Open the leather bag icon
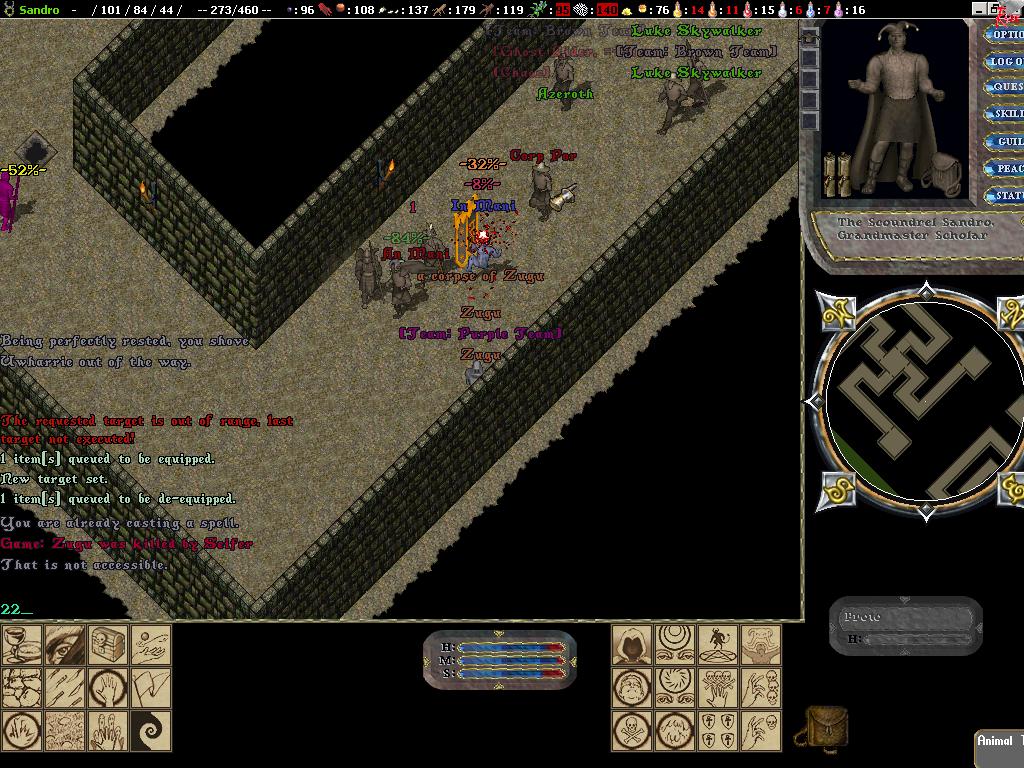This screenshot has width=1024, height=768. click(x=826, y=727)
